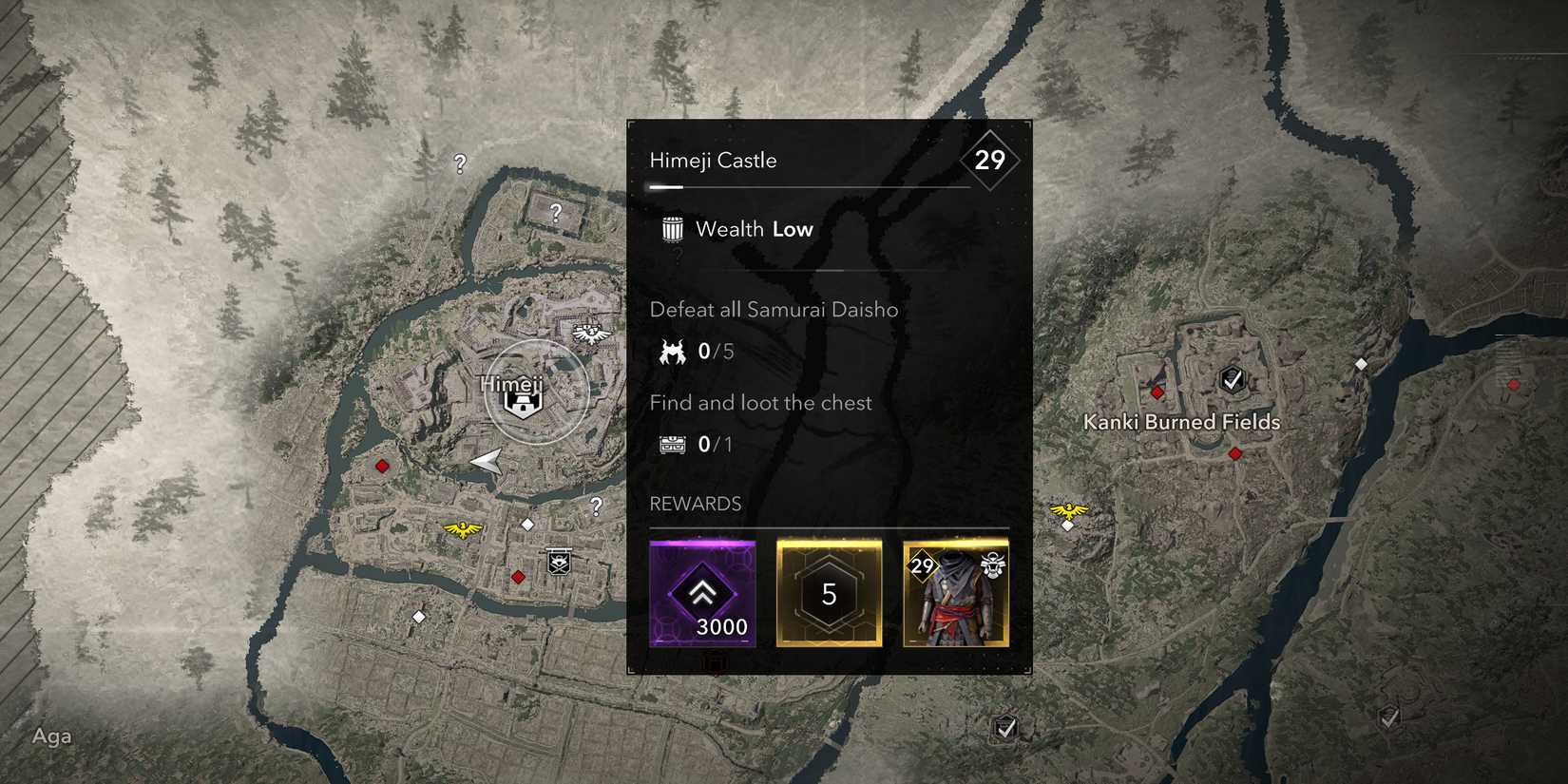Select the white player arrow on the map
The height and width of the screenshot is (784, 1568).
tap(488, 462)
